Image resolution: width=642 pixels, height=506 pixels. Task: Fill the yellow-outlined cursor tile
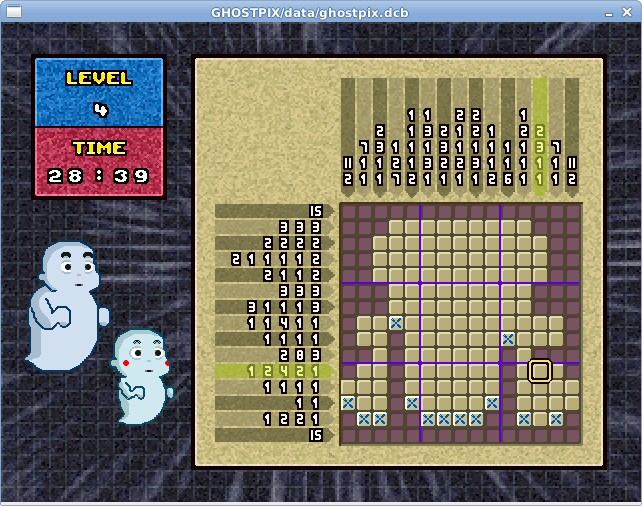(540, 371)
